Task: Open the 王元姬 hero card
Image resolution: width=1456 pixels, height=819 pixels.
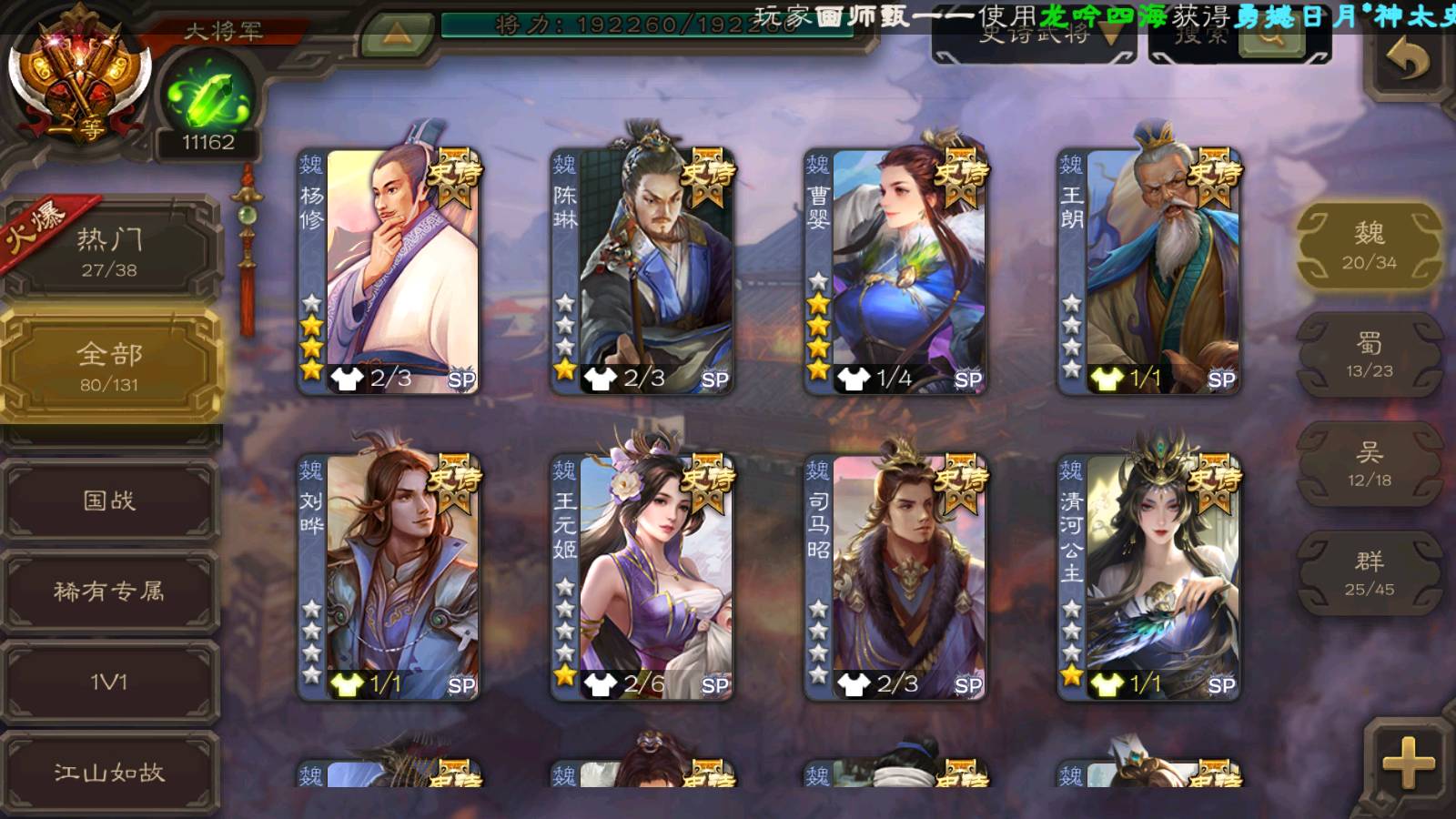Action: [642, 577]
